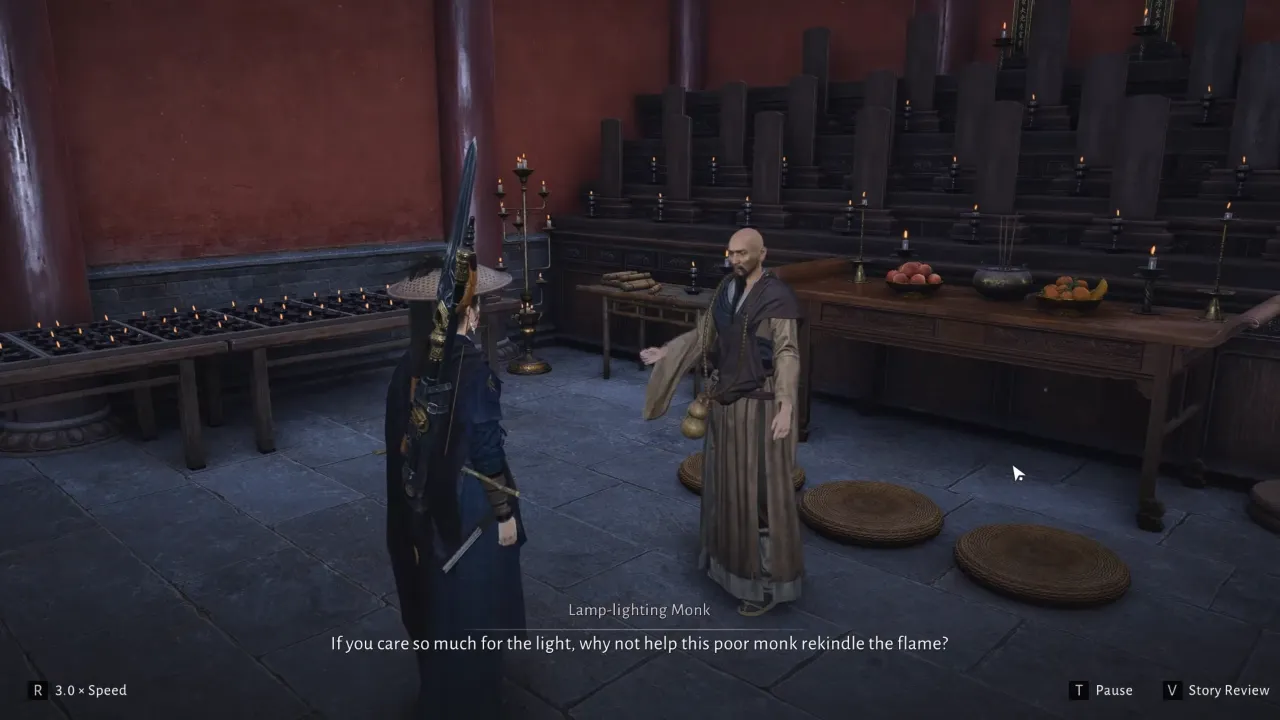Image resolution: width=1280 pixels, height=720 pixels.
Task: Click the mouse cursor location on the floor
Action: (x=1017, y=472)
